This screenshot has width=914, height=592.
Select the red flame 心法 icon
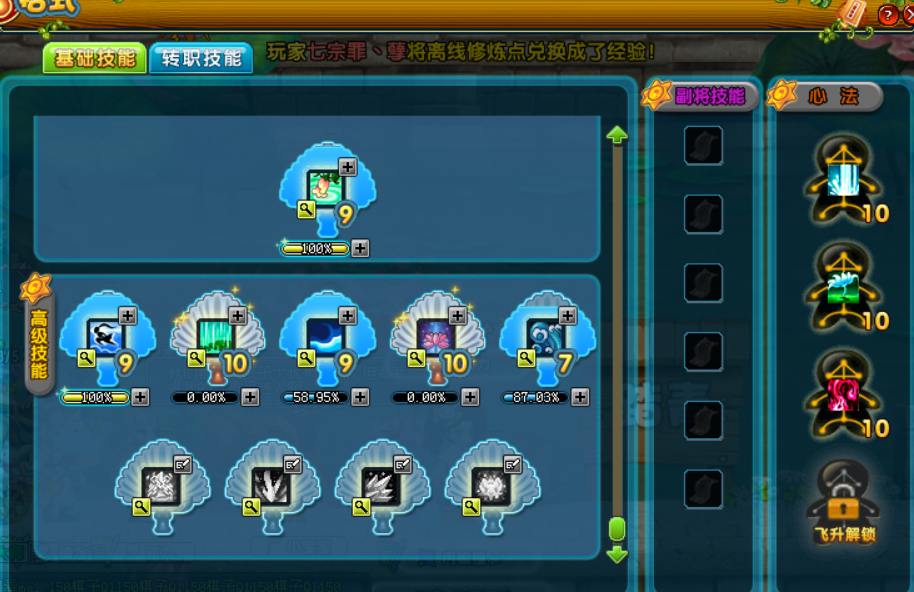pos(845,394)
